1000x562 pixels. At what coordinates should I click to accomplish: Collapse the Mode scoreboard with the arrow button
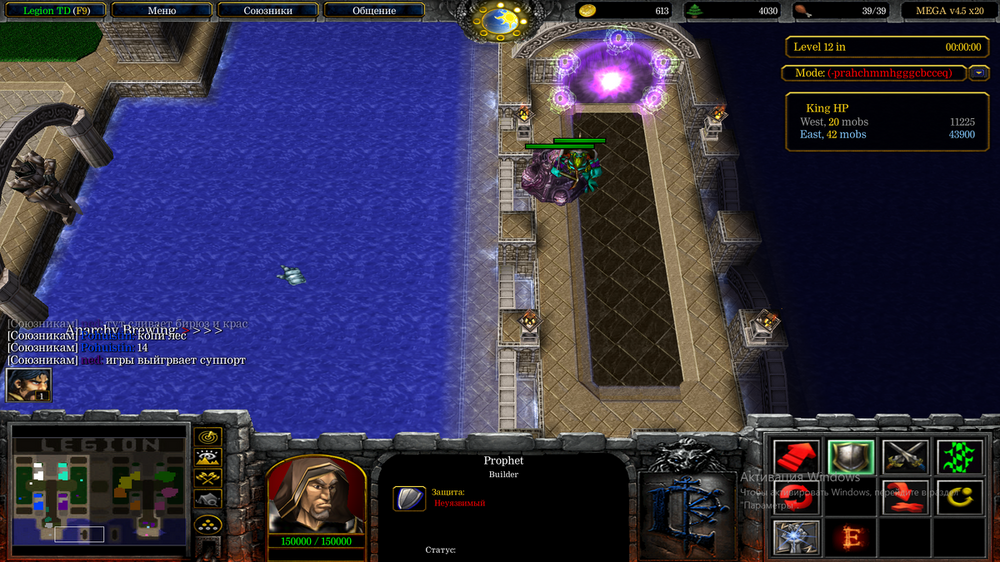[x=979, y=73]
